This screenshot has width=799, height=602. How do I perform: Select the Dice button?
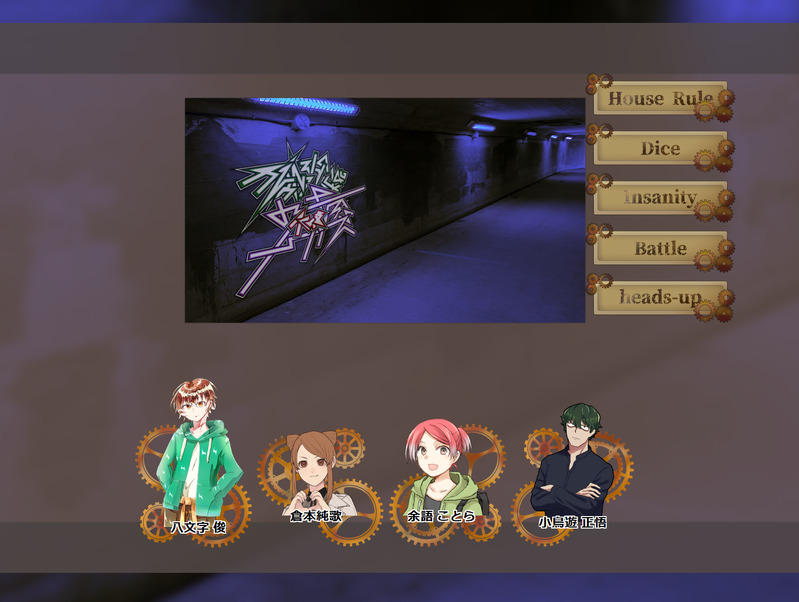pos(660,148)
